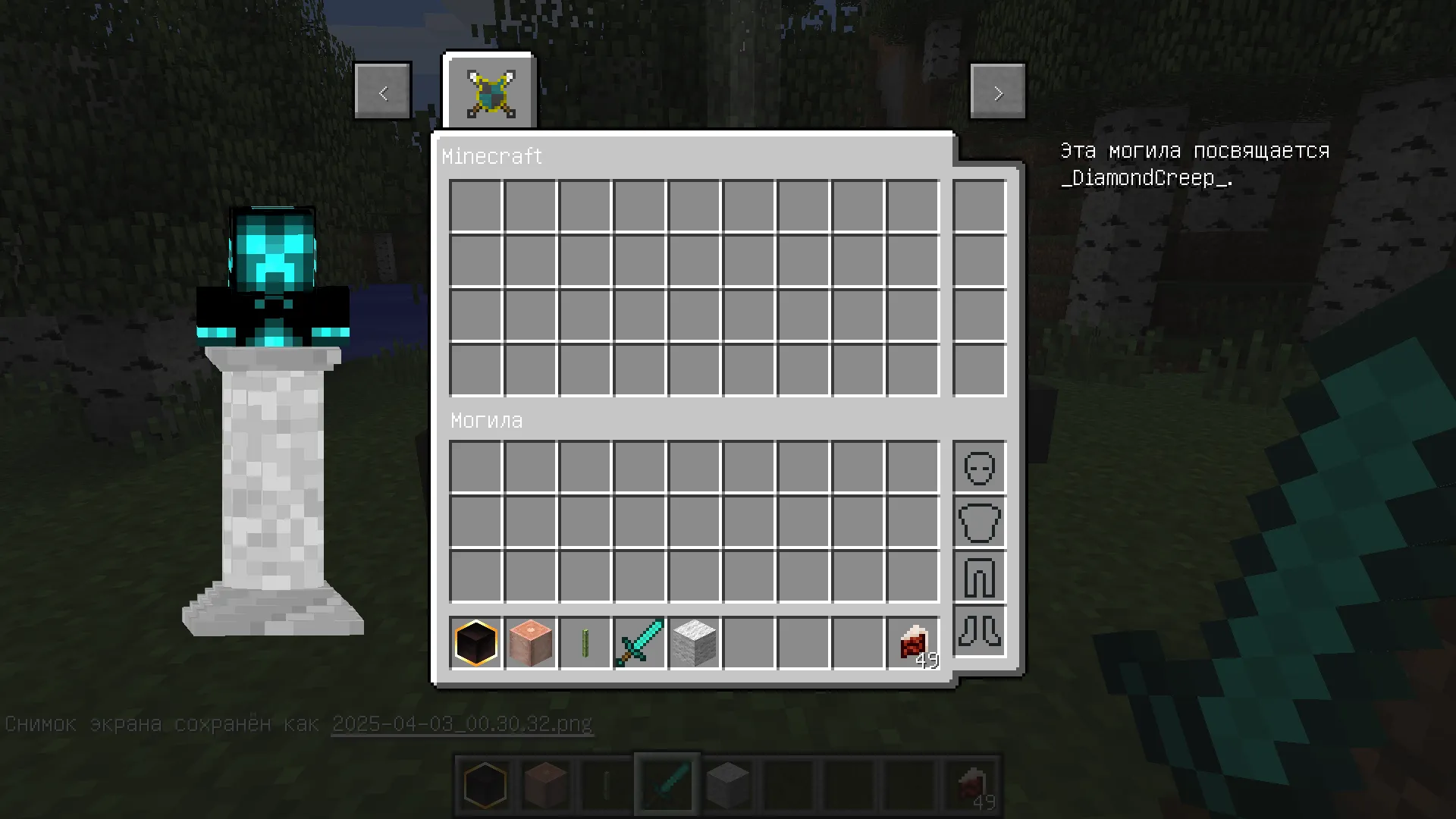This screenshot has height=819, width=1456.
Task: Select the copper block in the grave inventory
Action: tap(530, 642)
